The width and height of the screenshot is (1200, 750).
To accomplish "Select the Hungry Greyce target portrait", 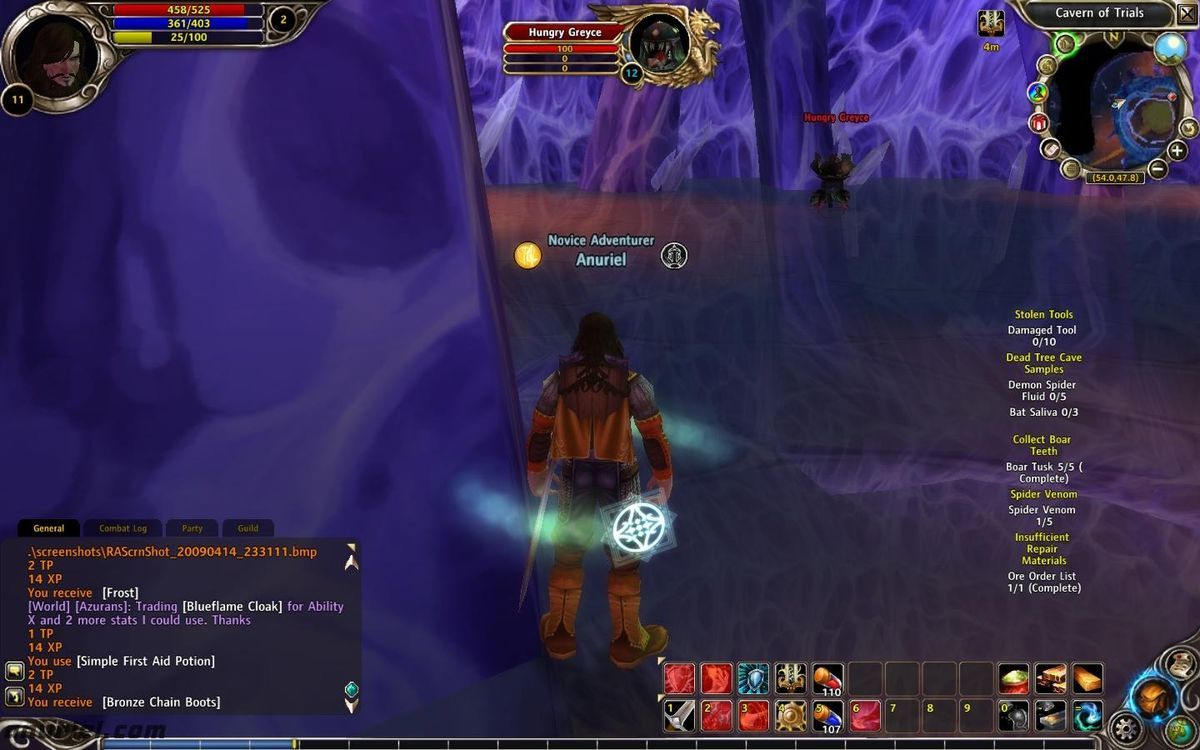I will [x=661, y=42].
